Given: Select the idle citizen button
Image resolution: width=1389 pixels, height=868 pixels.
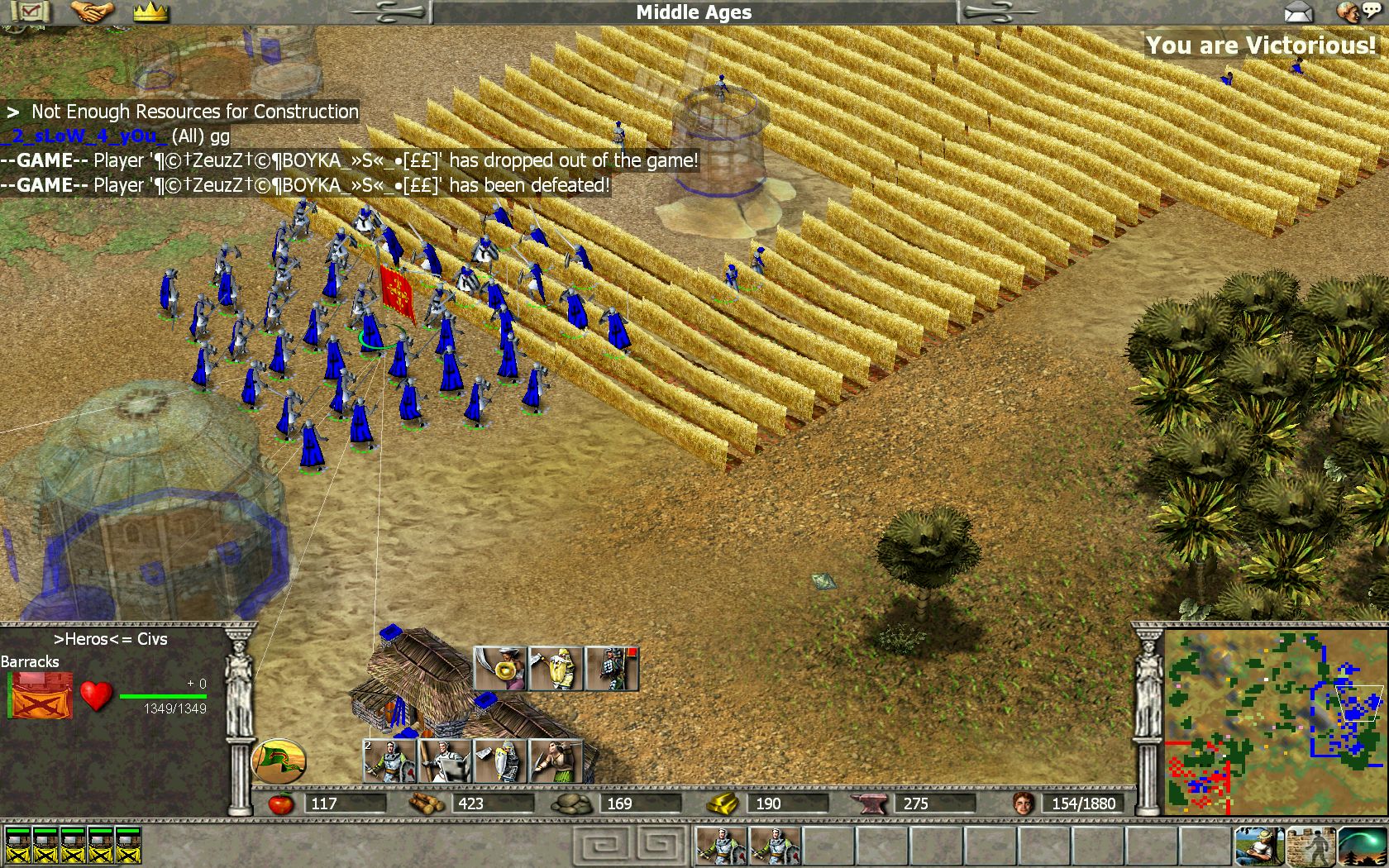Looking at the screenshot, I should pos(1259,846).
